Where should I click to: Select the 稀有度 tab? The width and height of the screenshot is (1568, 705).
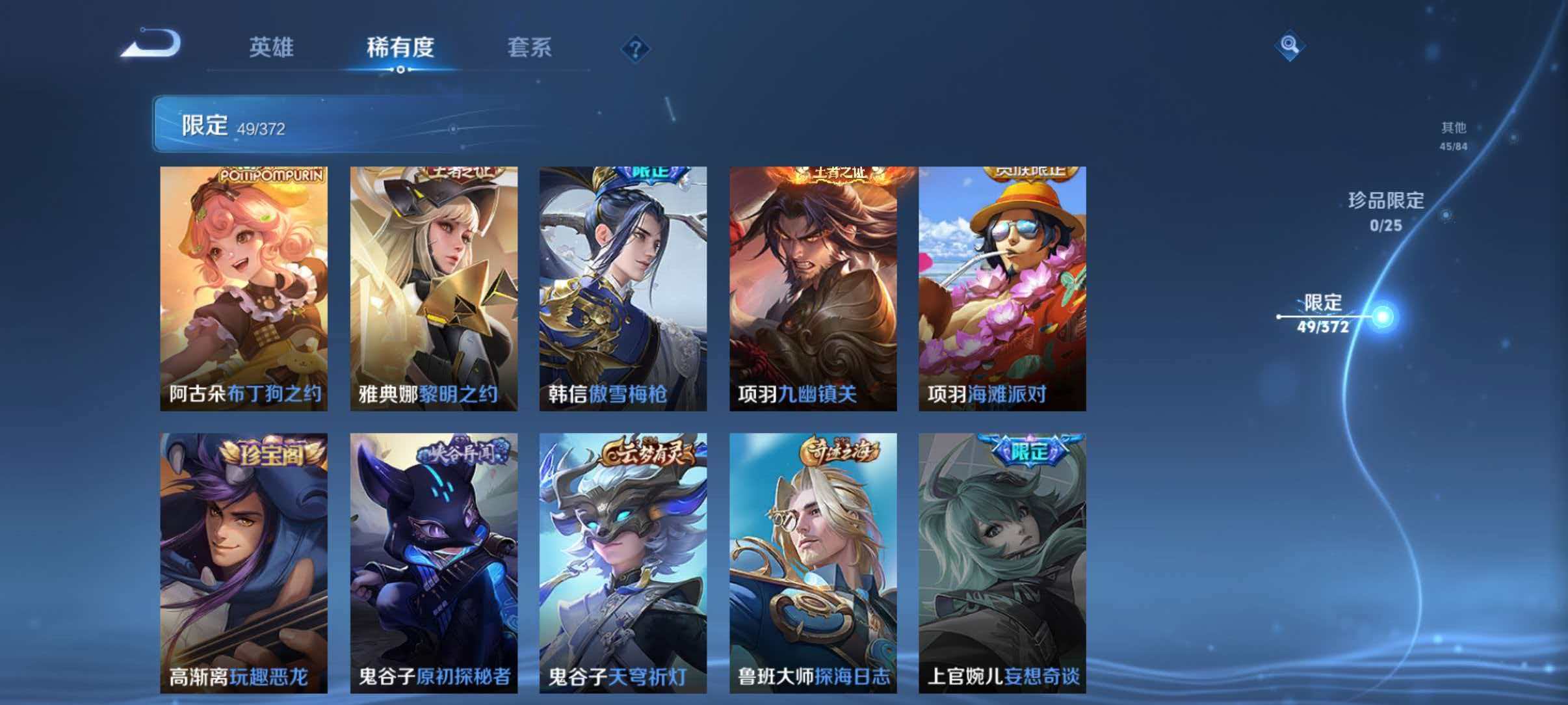401,47
